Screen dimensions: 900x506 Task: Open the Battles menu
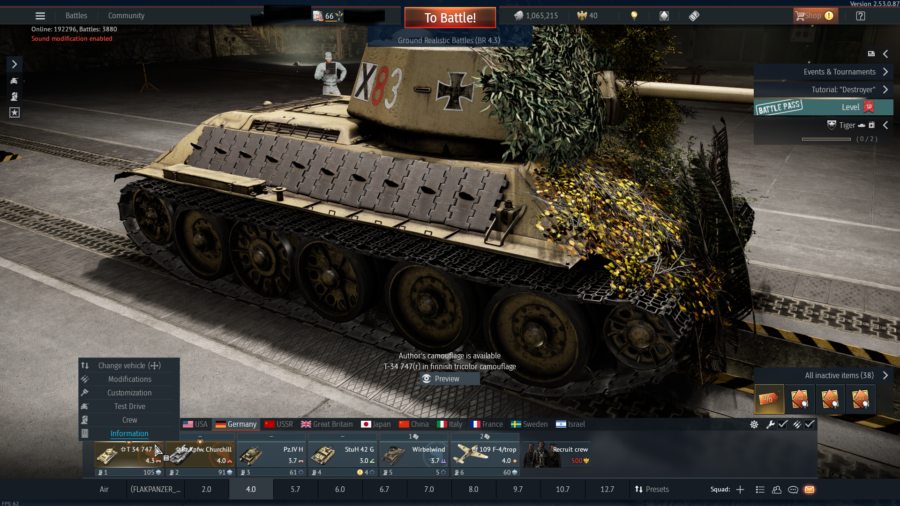(x=76, y=16)
